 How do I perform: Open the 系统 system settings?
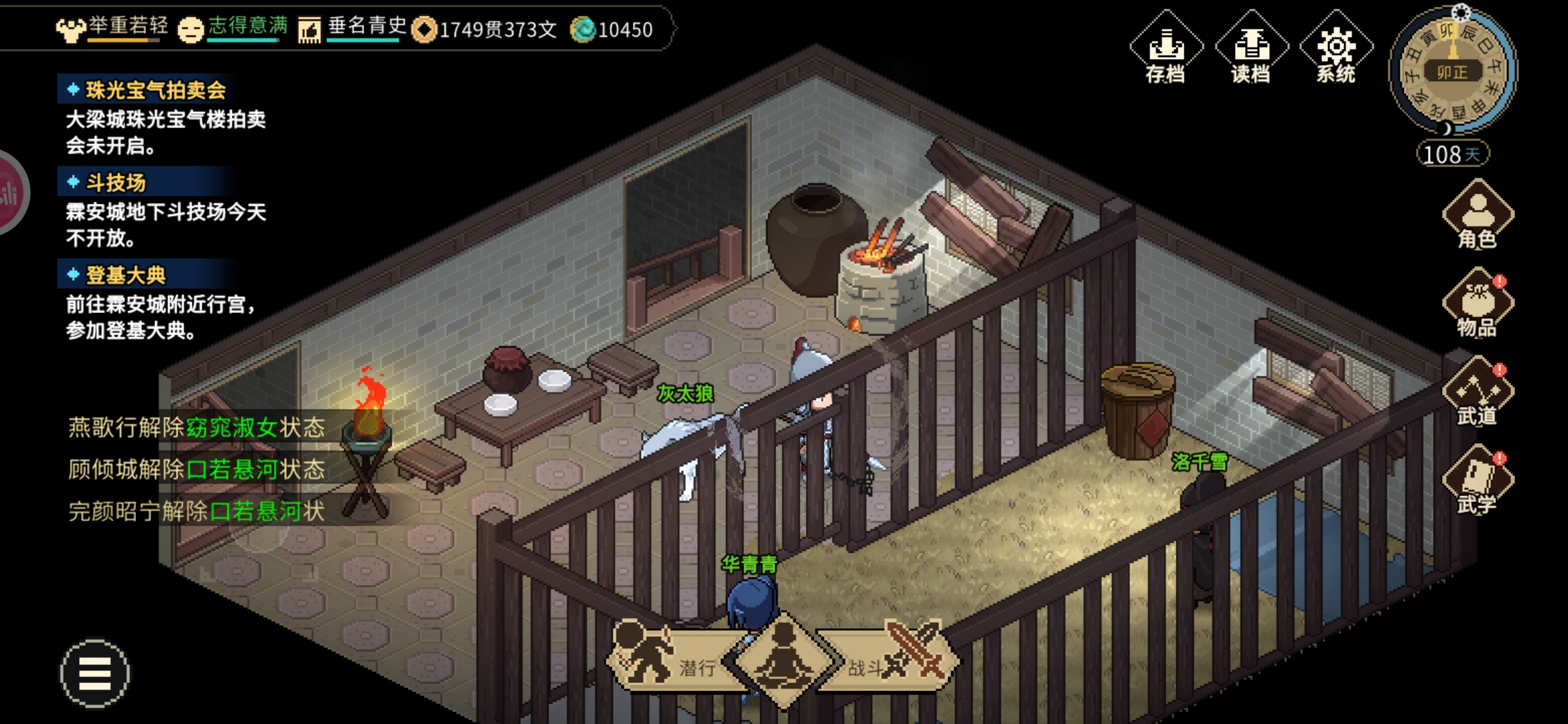[x=1336, y=48]
